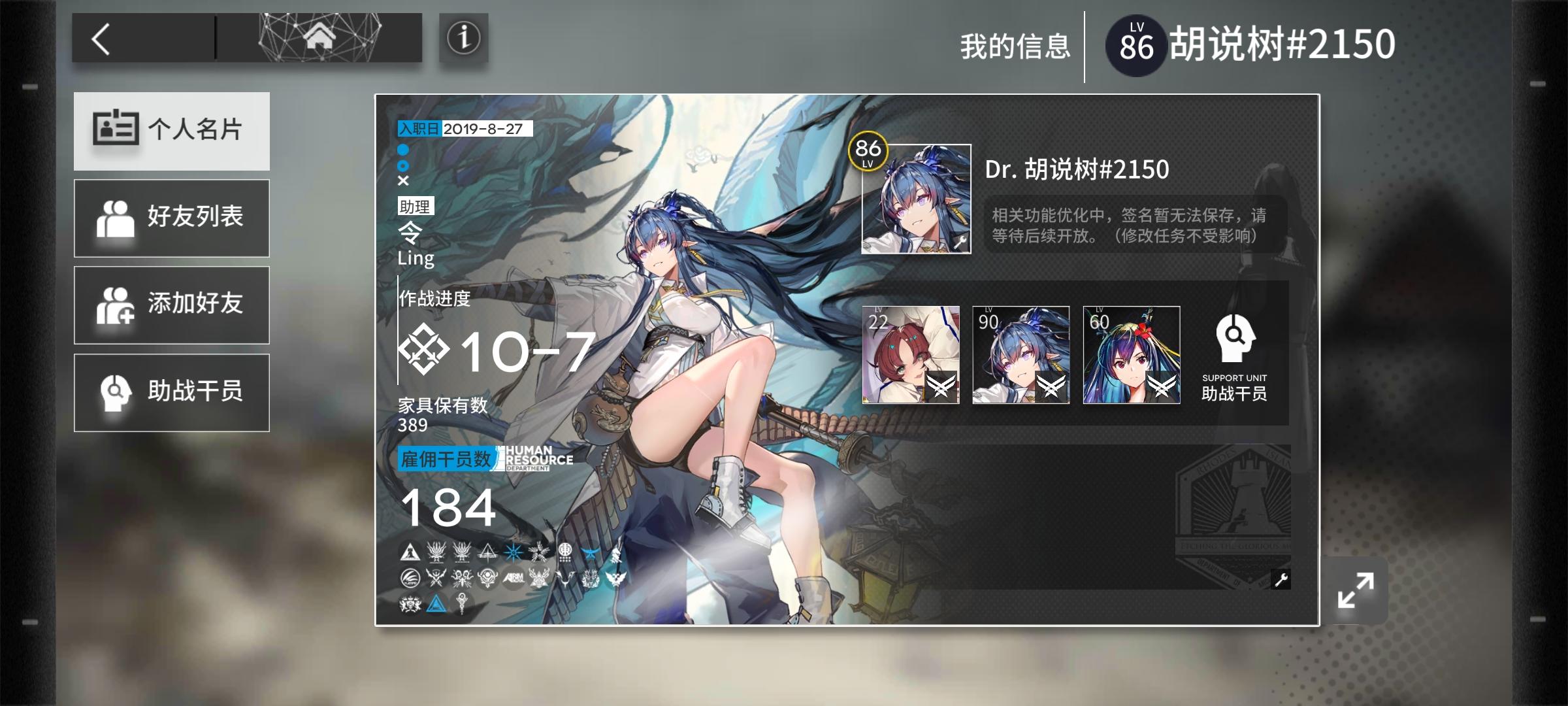This screenshot has height=706, width=1568.
Task: Switch to the 添加好友 add friend tab
Action: click(172, 305)
